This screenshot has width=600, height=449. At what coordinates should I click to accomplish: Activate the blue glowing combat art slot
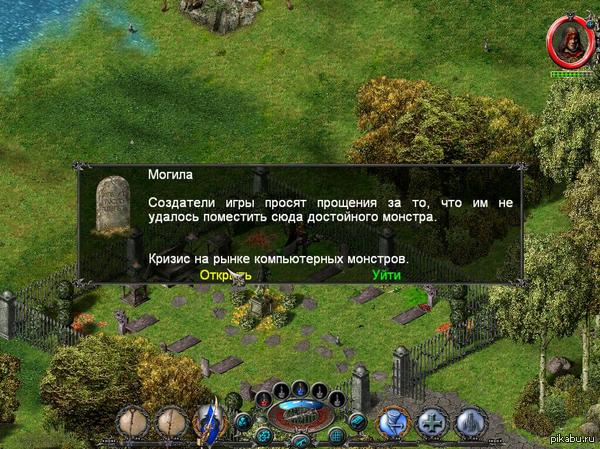393,422
